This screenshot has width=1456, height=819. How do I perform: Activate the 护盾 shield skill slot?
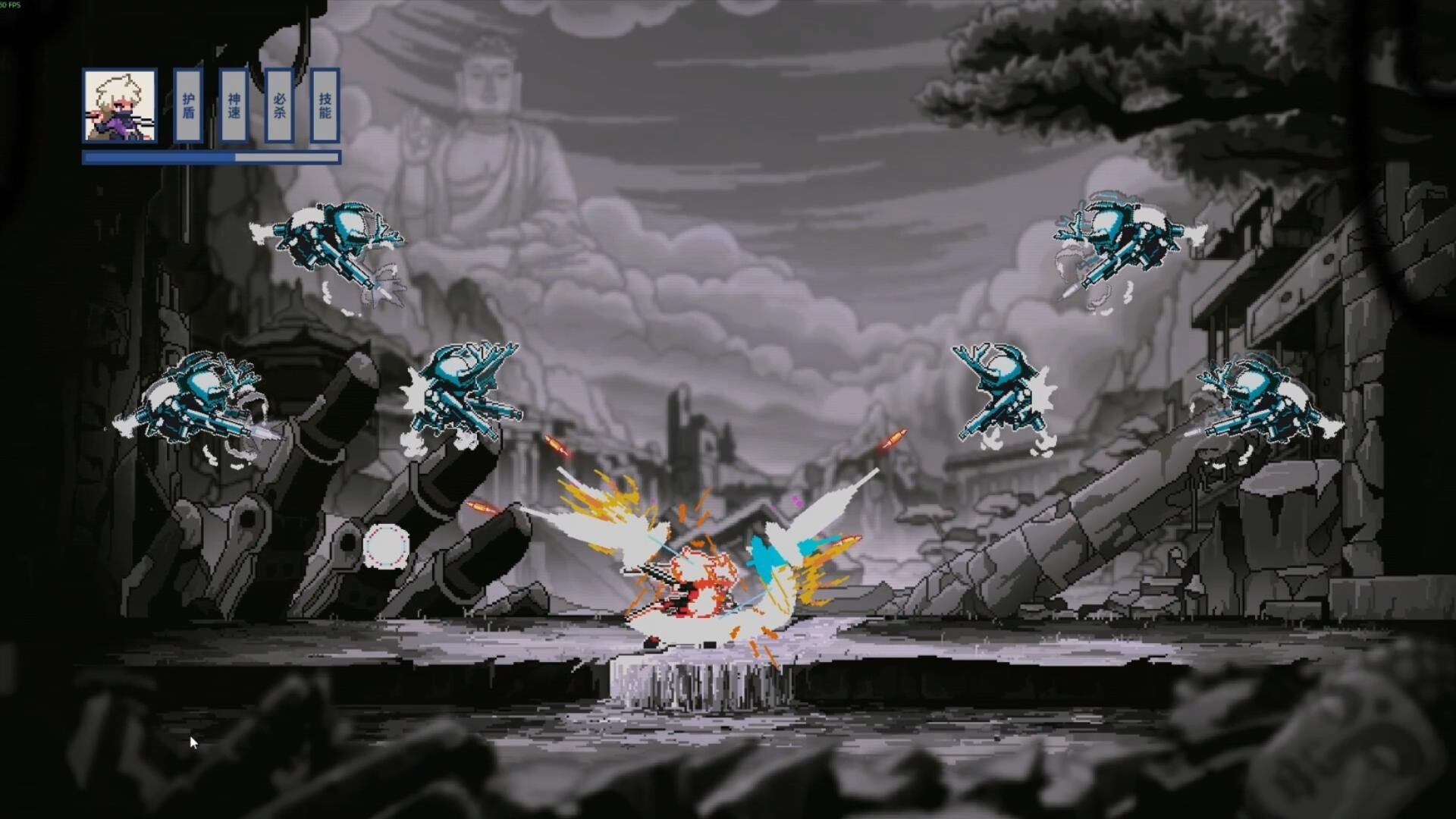[187, 106]
